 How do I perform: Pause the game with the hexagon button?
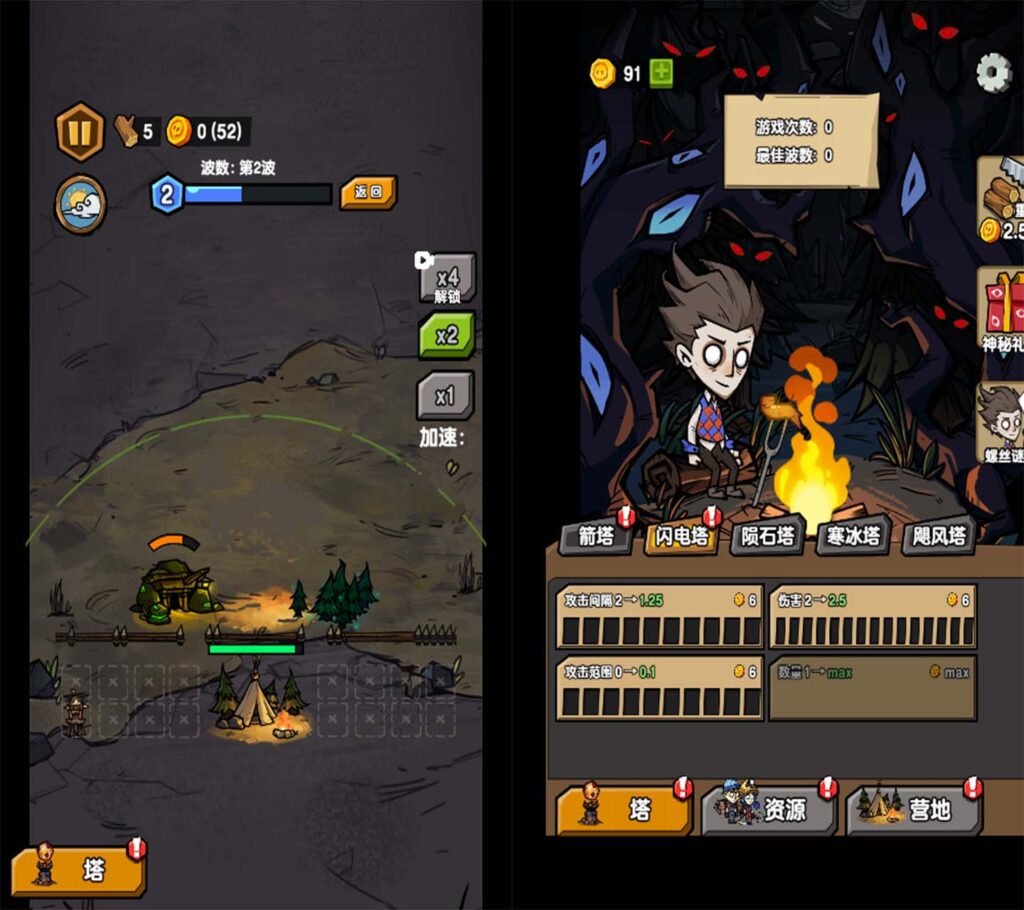click(80, 132)
